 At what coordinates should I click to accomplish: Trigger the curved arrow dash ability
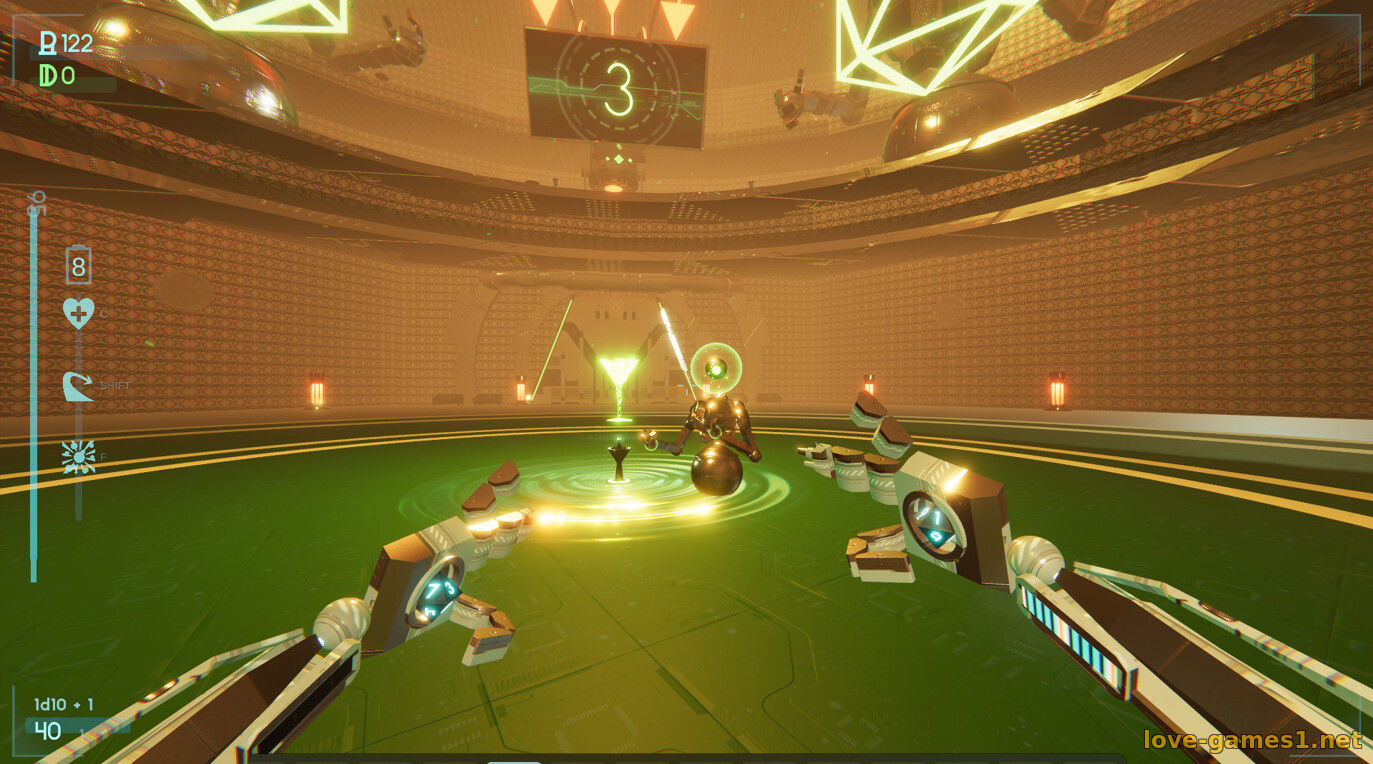tap(78, 386)
